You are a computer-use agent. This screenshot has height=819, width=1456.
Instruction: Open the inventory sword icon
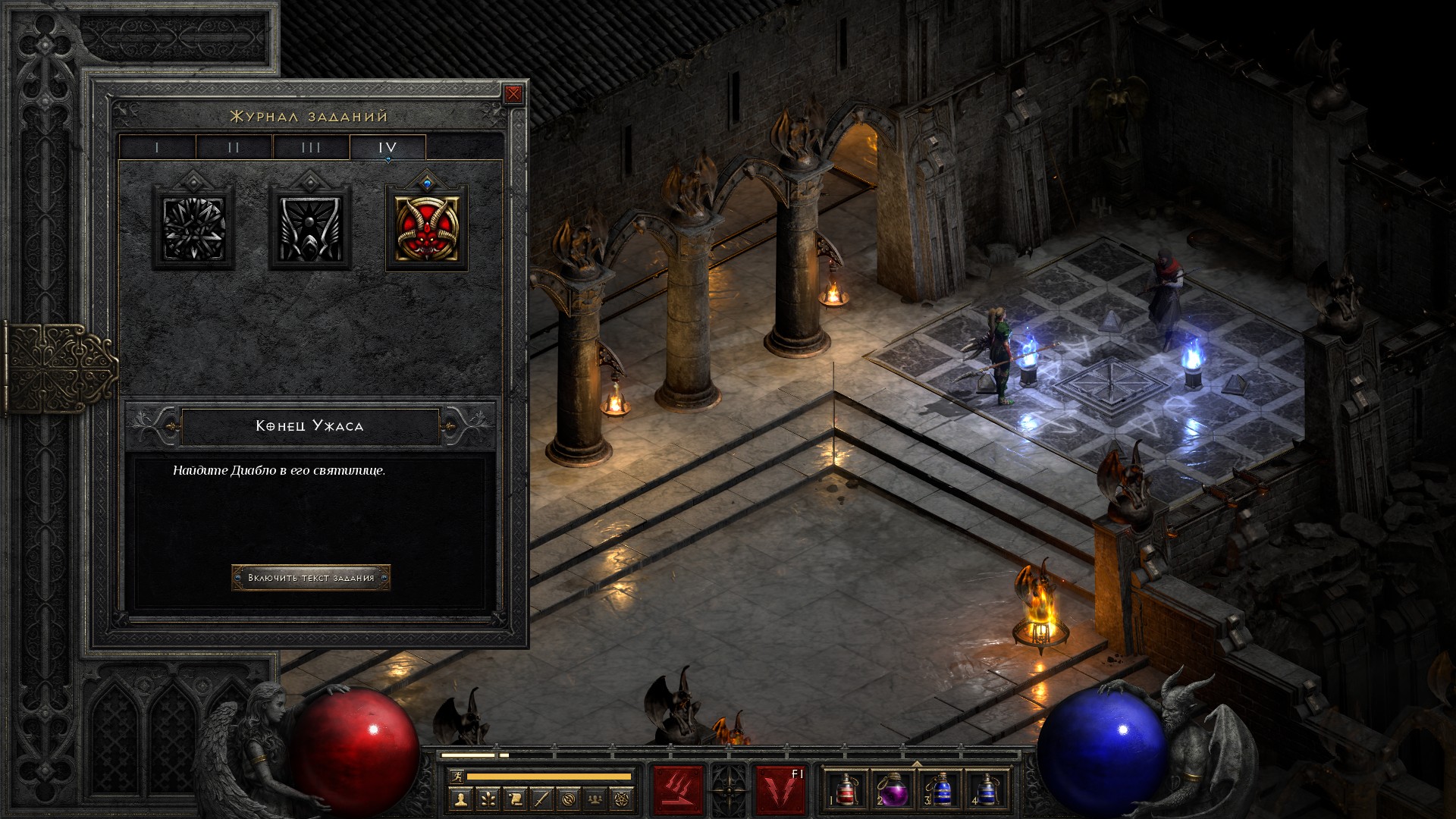point(541,799)
